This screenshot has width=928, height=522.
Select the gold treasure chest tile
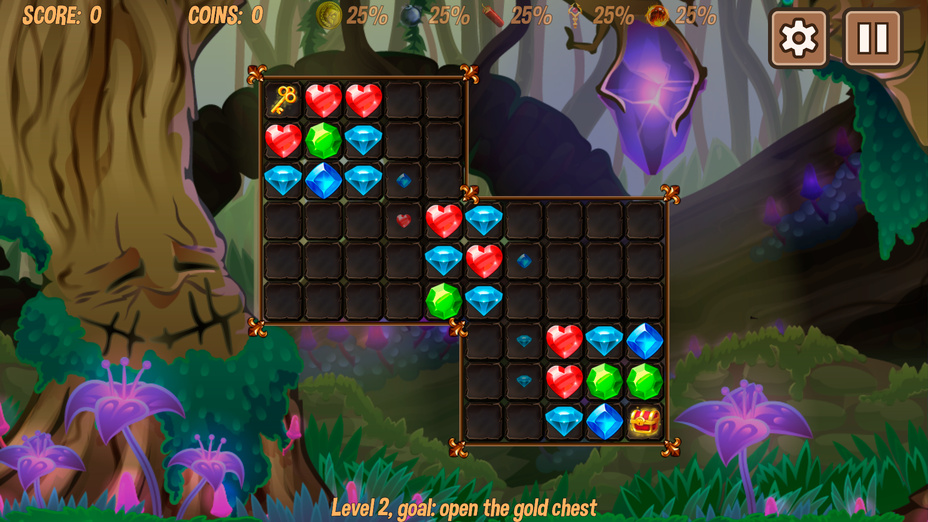point(645,421)
